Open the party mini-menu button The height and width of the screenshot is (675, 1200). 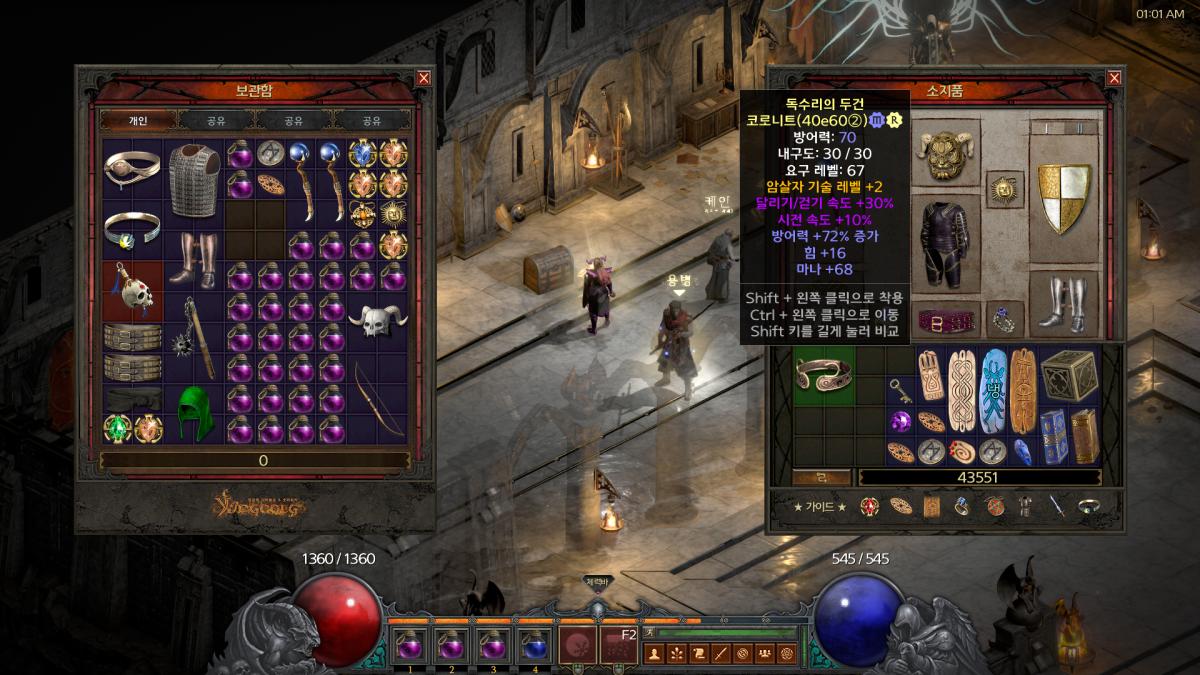(x=764, y=654)
